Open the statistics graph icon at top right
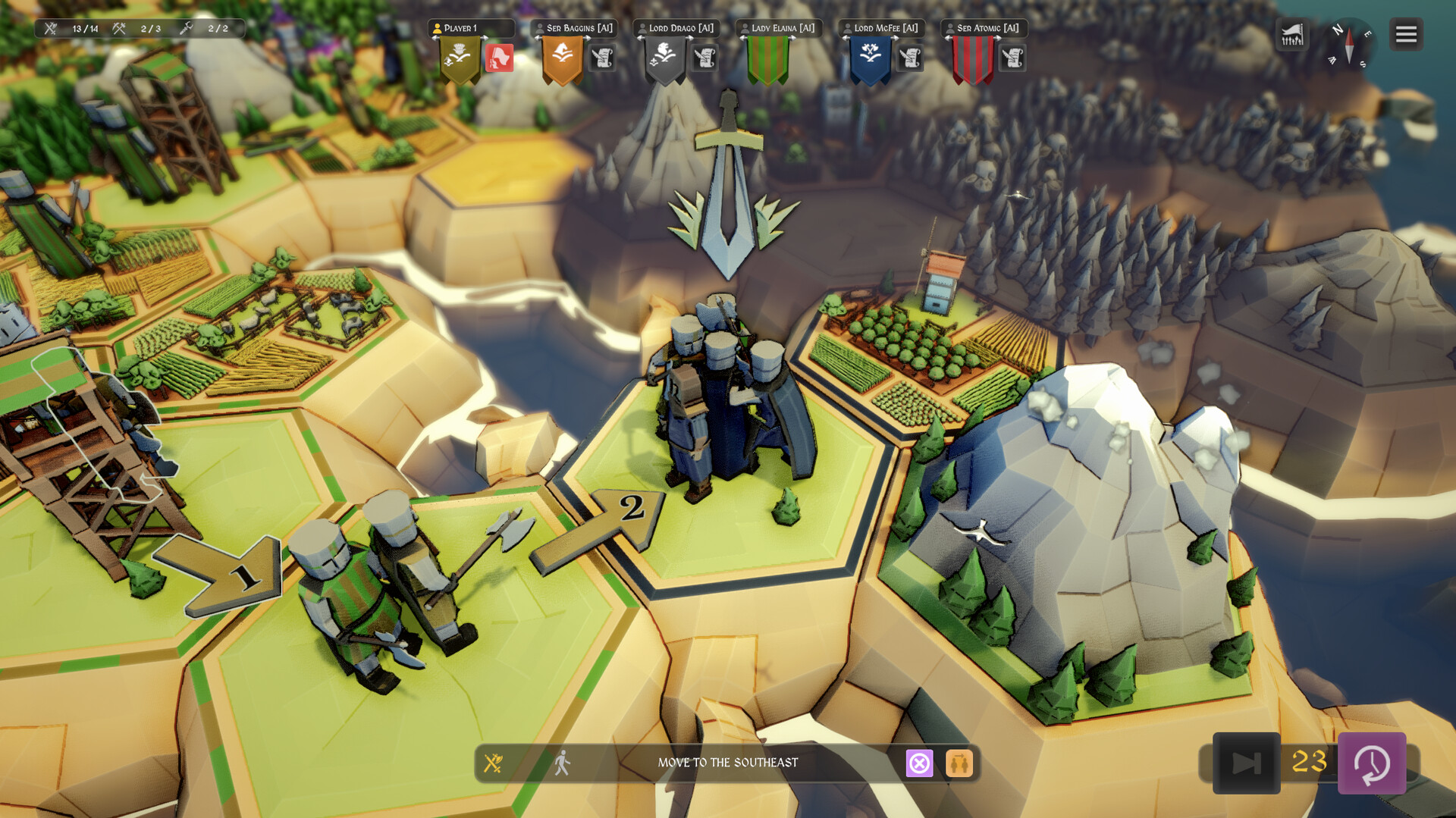1456x818 pixels. coord(1292,33)
